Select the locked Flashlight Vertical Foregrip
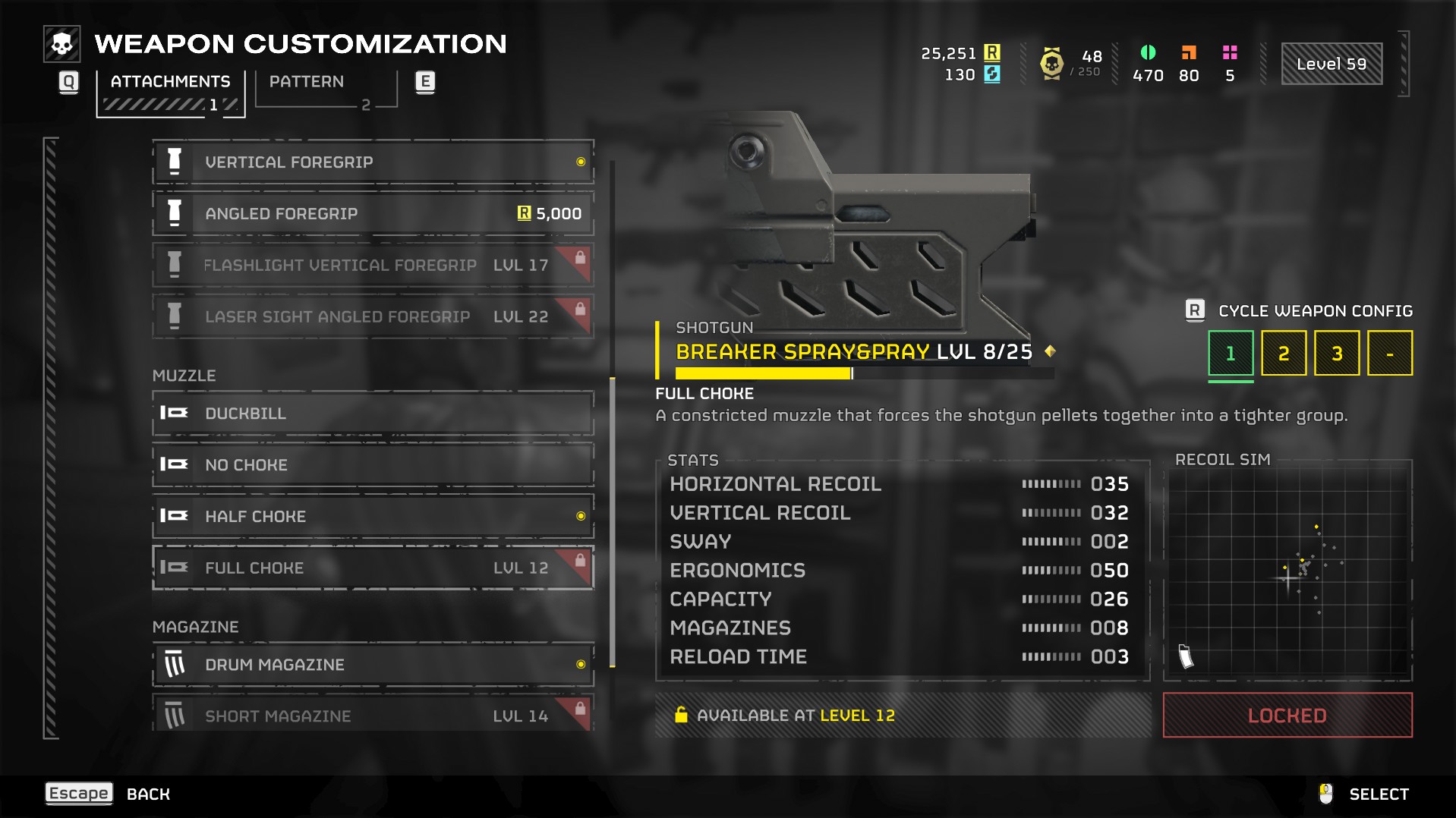Viewport: 1456px width, 818px height. (x=373, y=266)
